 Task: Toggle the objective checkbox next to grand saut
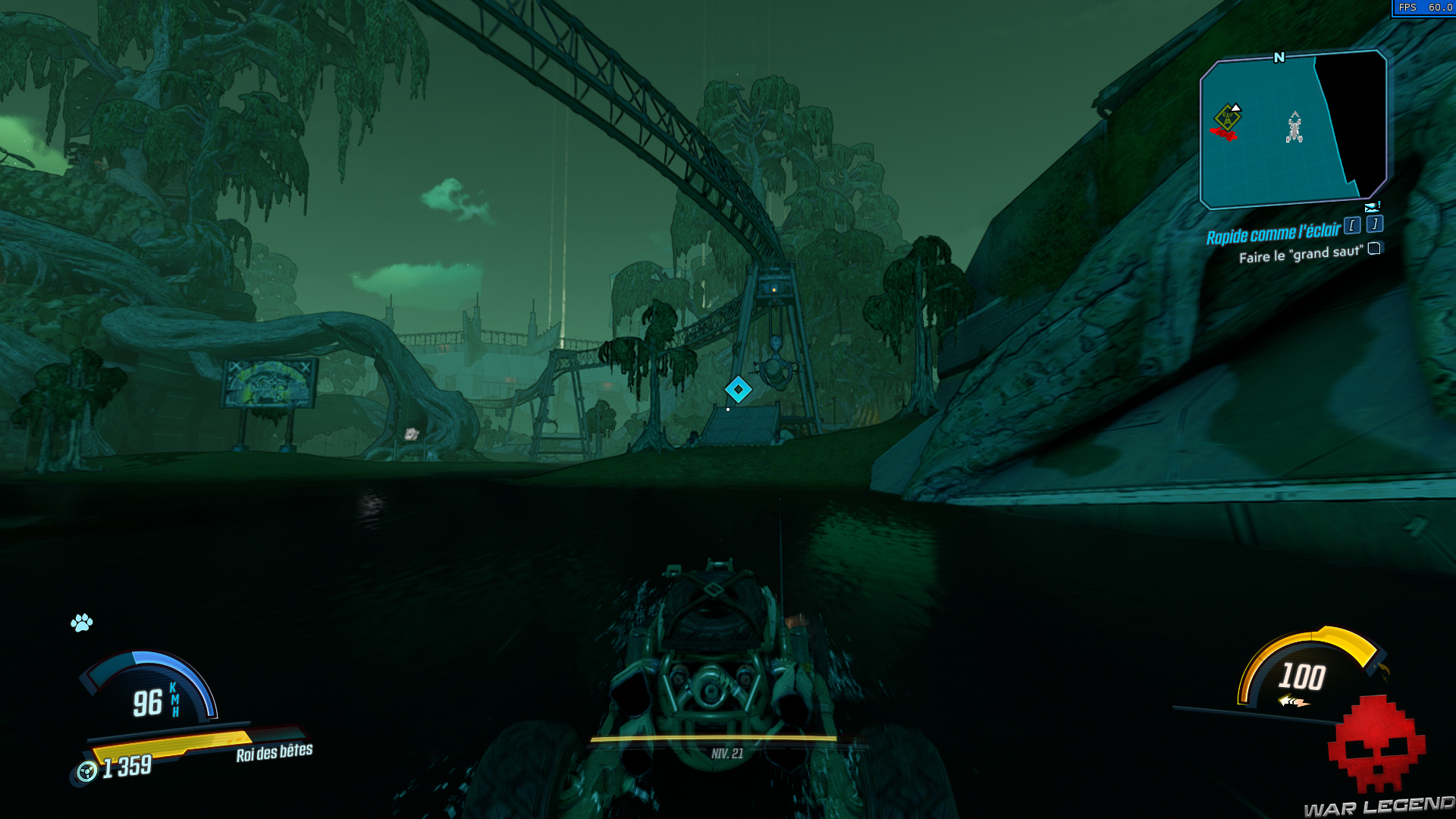[1374, 248]
